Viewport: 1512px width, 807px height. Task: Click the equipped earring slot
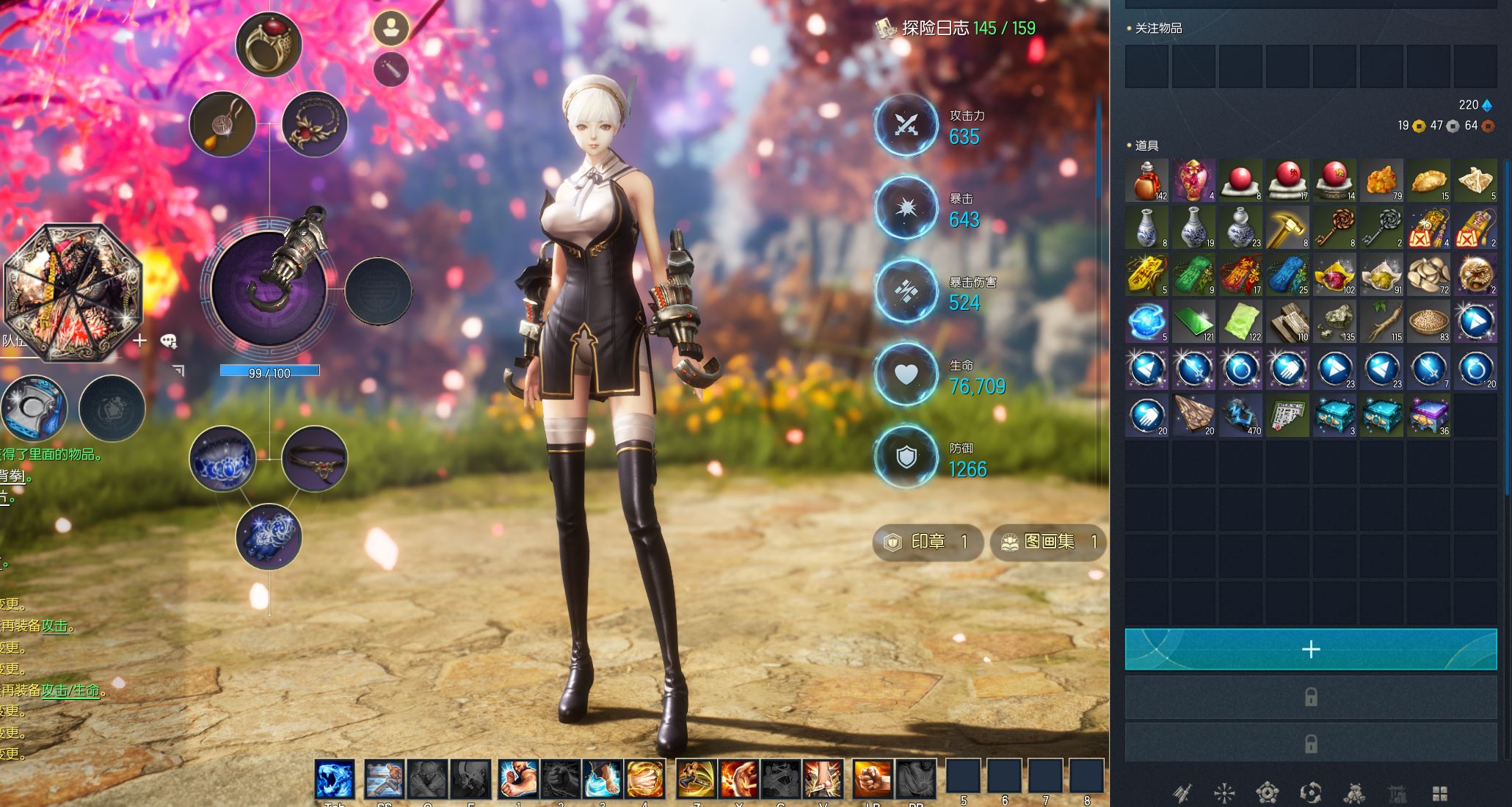pyautogui.click(x=222, y=124)
